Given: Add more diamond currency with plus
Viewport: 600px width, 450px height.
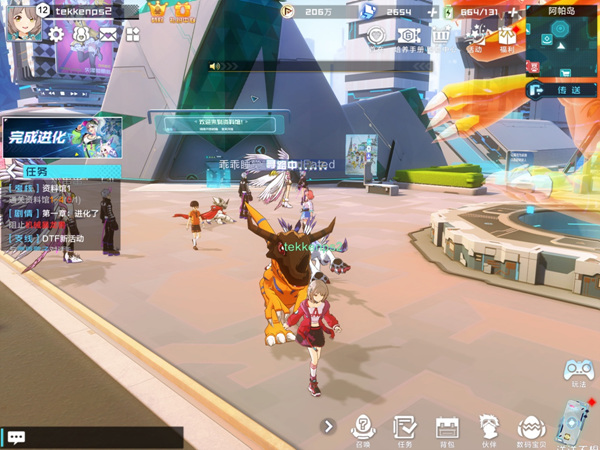Looking at the screenshot, I should [433, 12].
